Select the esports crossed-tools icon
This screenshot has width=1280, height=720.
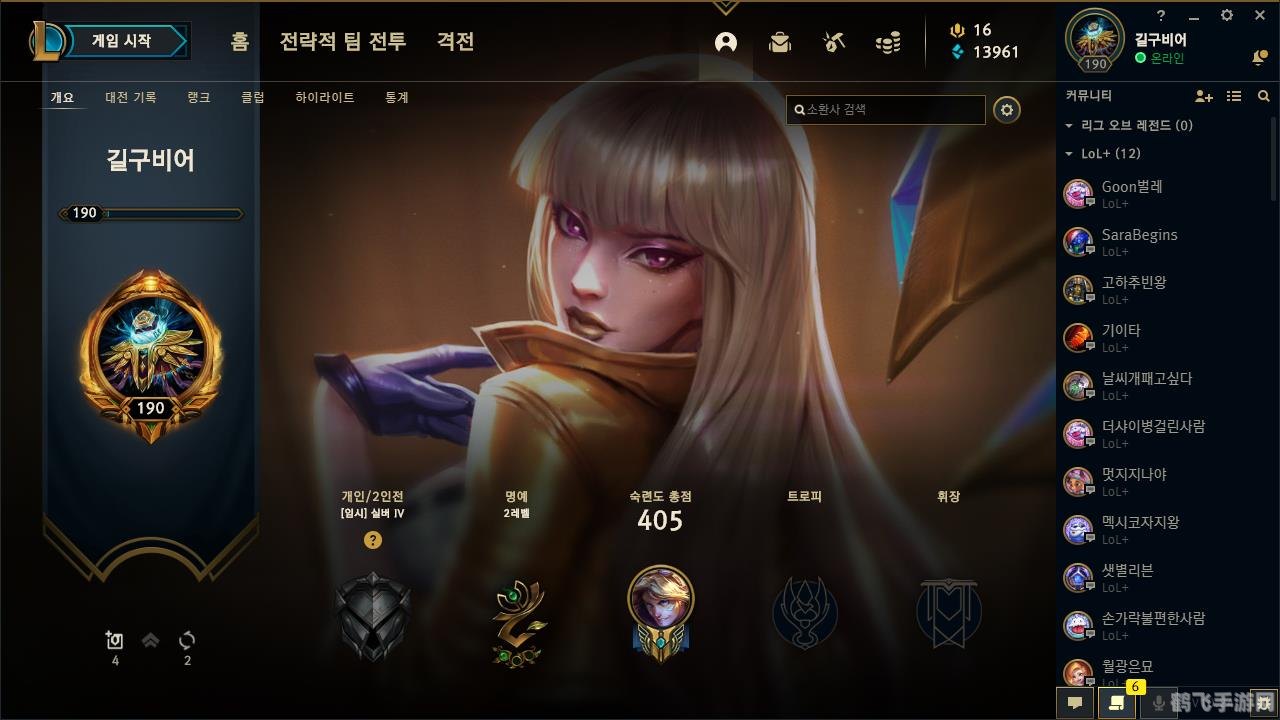pos(833,42)
